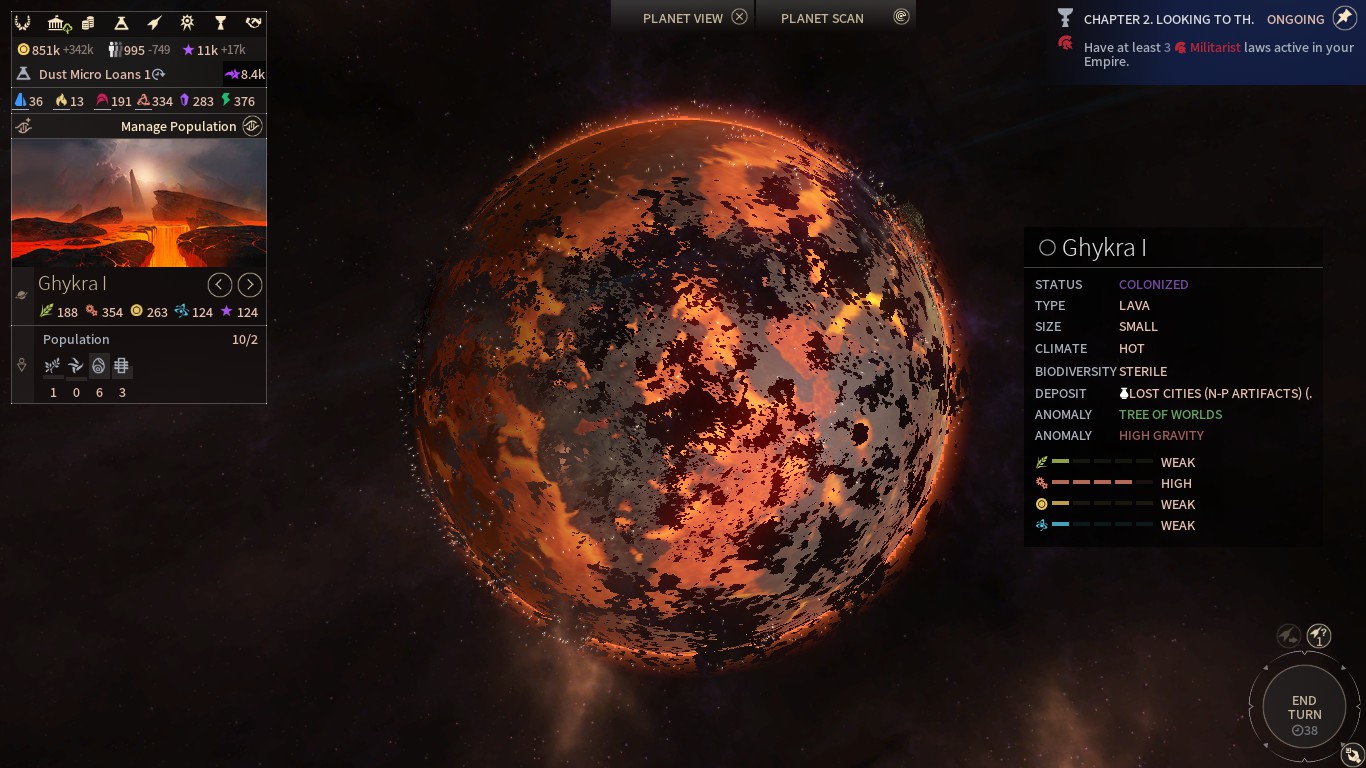The height and width of the screenshot is (768, 1366).
Task: Go to the previous planet
Action: [x=220, y=285]
